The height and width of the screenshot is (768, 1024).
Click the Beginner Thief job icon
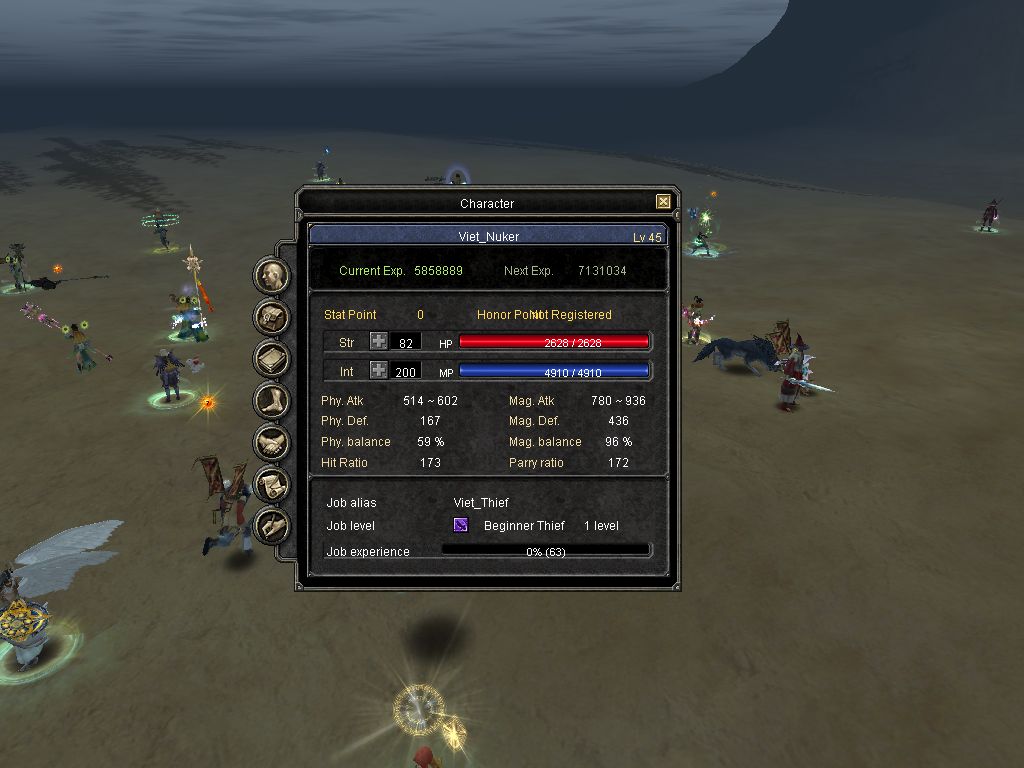(461, 525)
